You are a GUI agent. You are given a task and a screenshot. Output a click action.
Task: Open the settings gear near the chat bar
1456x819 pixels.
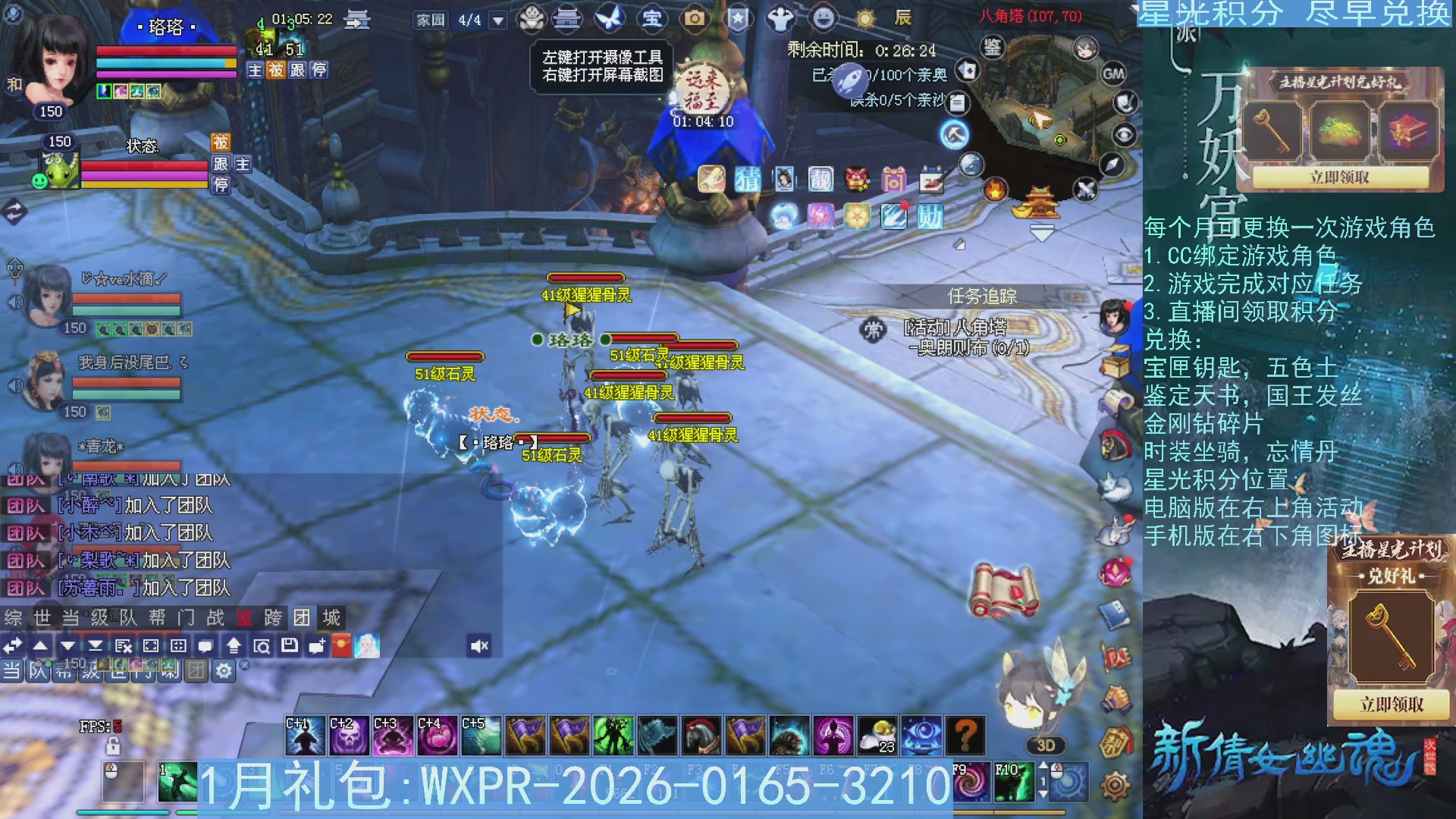225,670
